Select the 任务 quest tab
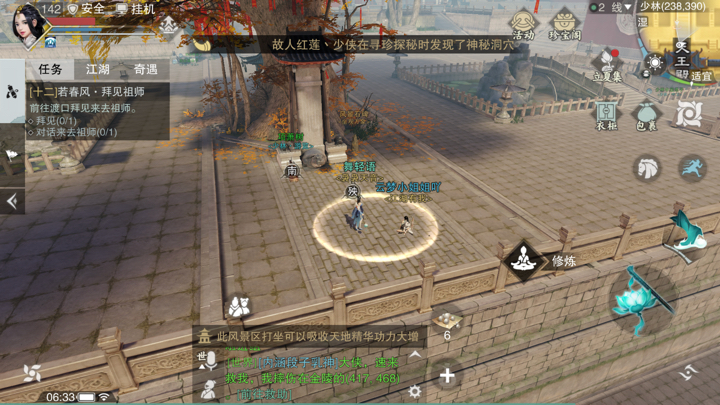This screenshot has height=405, width=720. [50, 69]
